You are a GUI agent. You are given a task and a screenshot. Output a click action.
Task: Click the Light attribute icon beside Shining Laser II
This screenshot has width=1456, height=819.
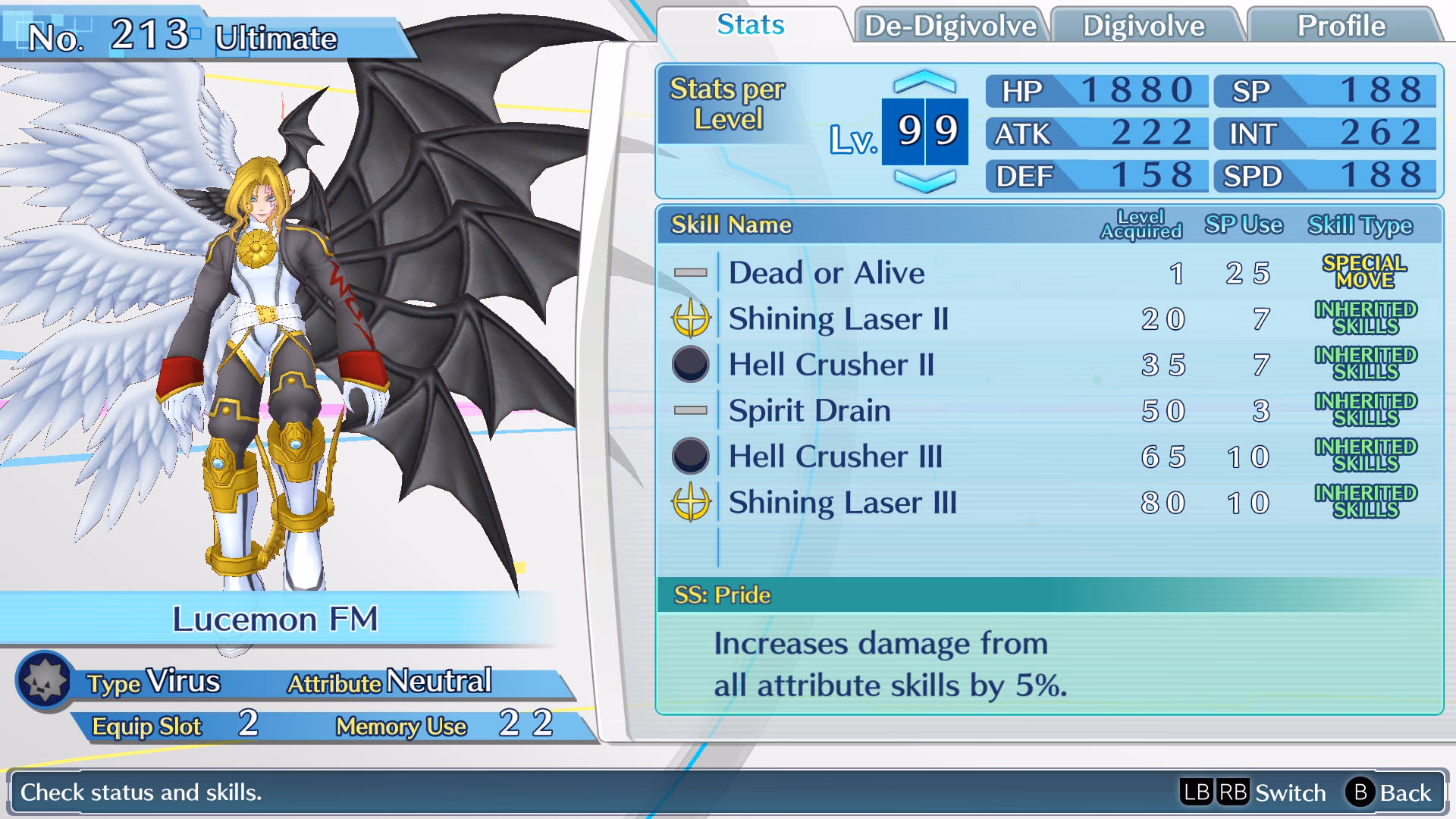(692, 318)
